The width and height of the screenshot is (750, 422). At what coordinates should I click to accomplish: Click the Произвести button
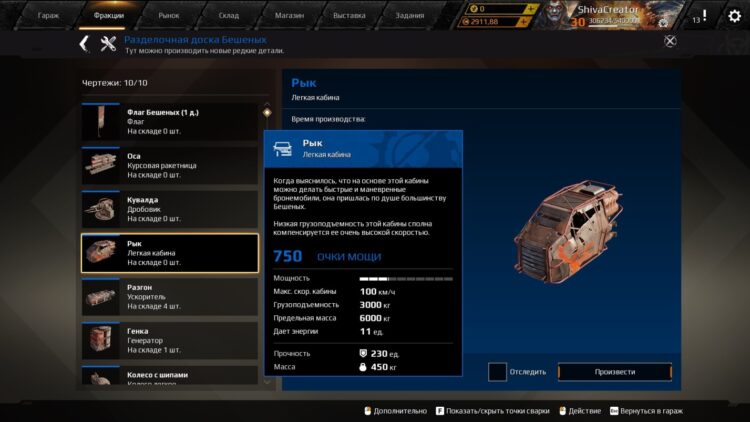614,372
